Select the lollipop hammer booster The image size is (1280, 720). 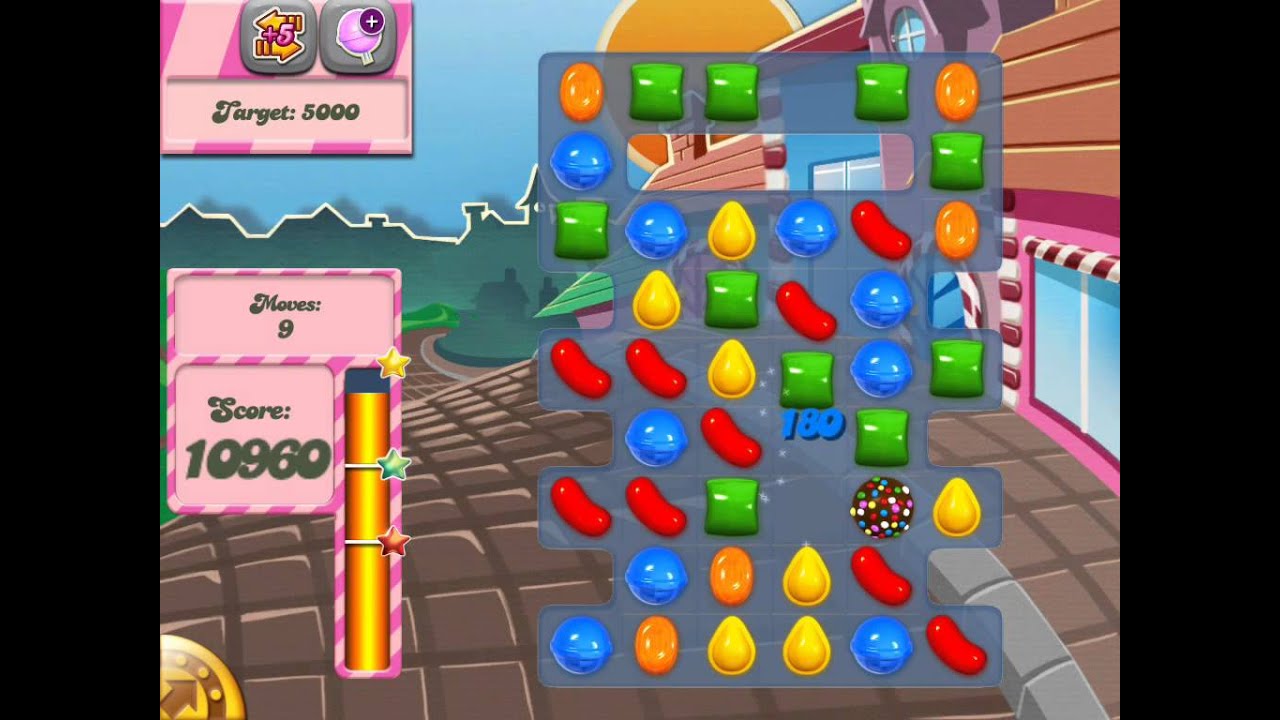pyautogui.click(x=358, y=38)
